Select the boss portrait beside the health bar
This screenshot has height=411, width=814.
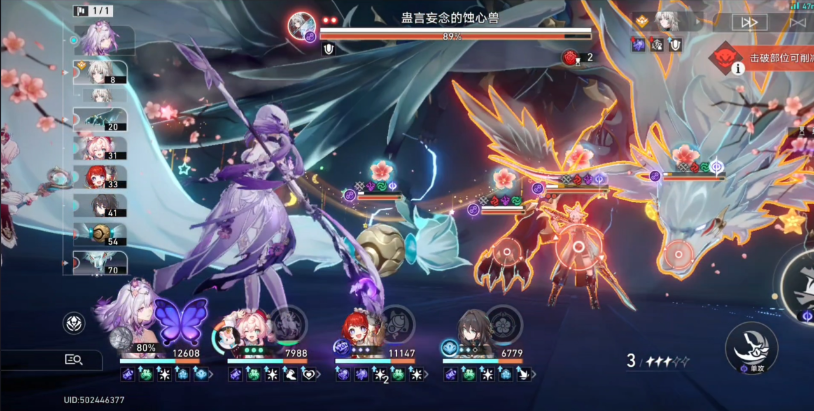[300, 23]
